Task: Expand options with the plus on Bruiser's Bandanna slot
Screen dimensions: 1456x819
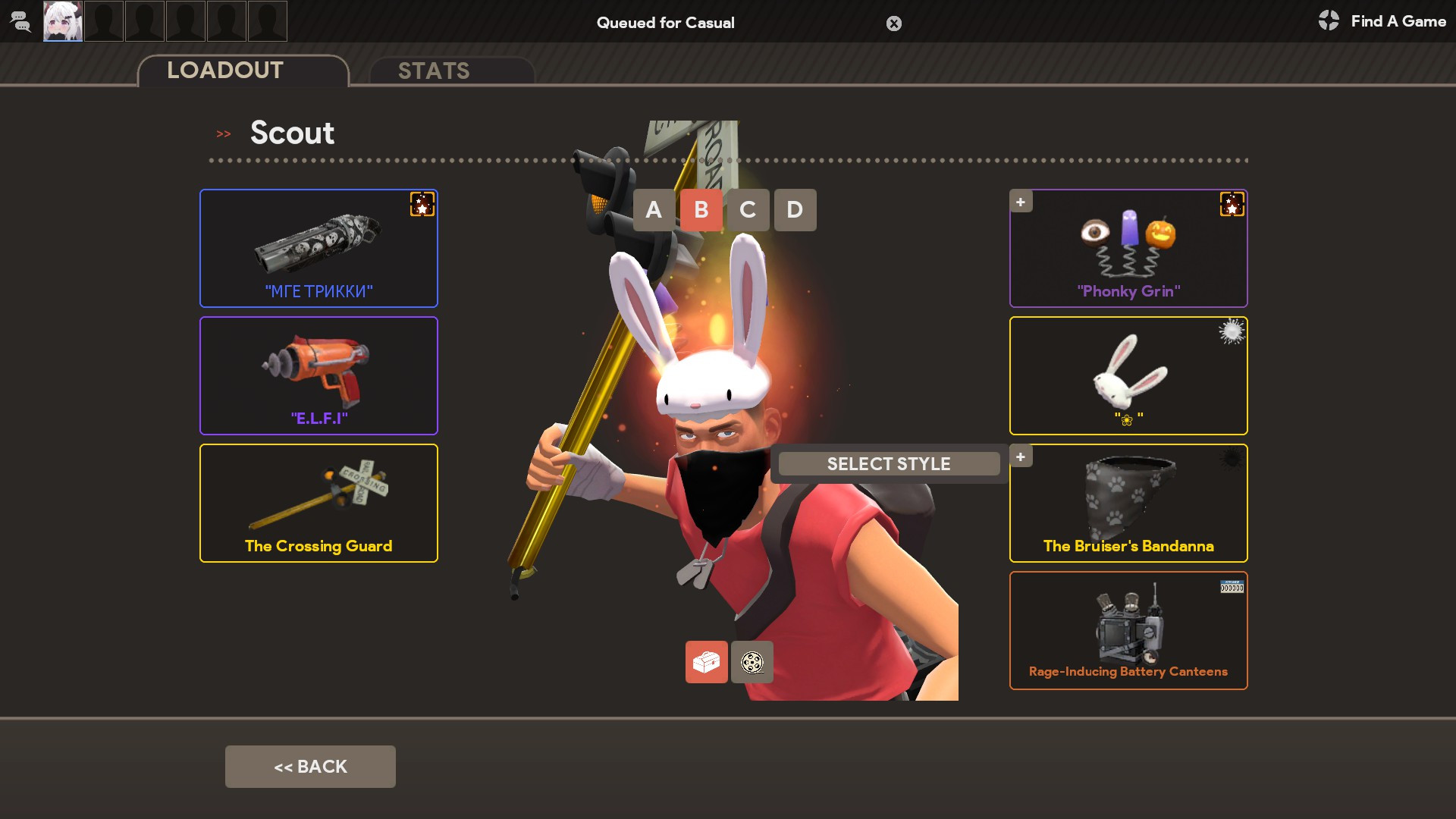Action: tap(1021, 457)
